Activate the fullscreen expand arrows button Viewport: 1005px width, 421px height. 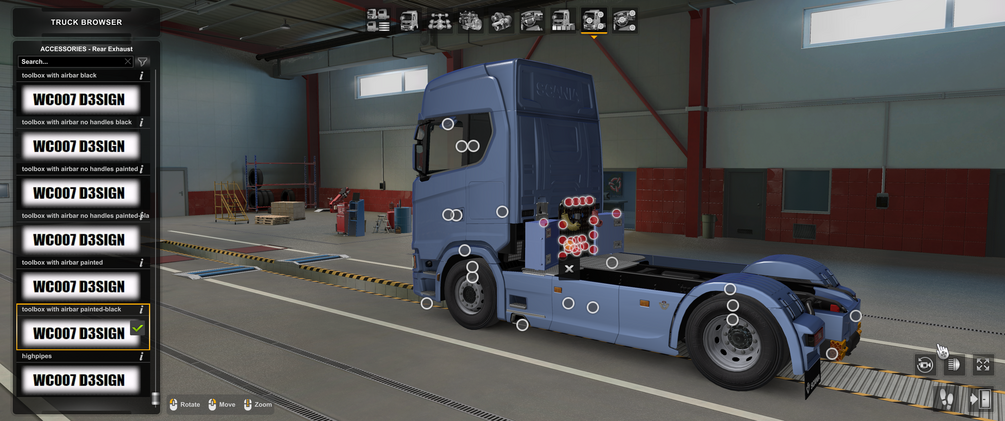pyautogui.click(x=983, y=365)
